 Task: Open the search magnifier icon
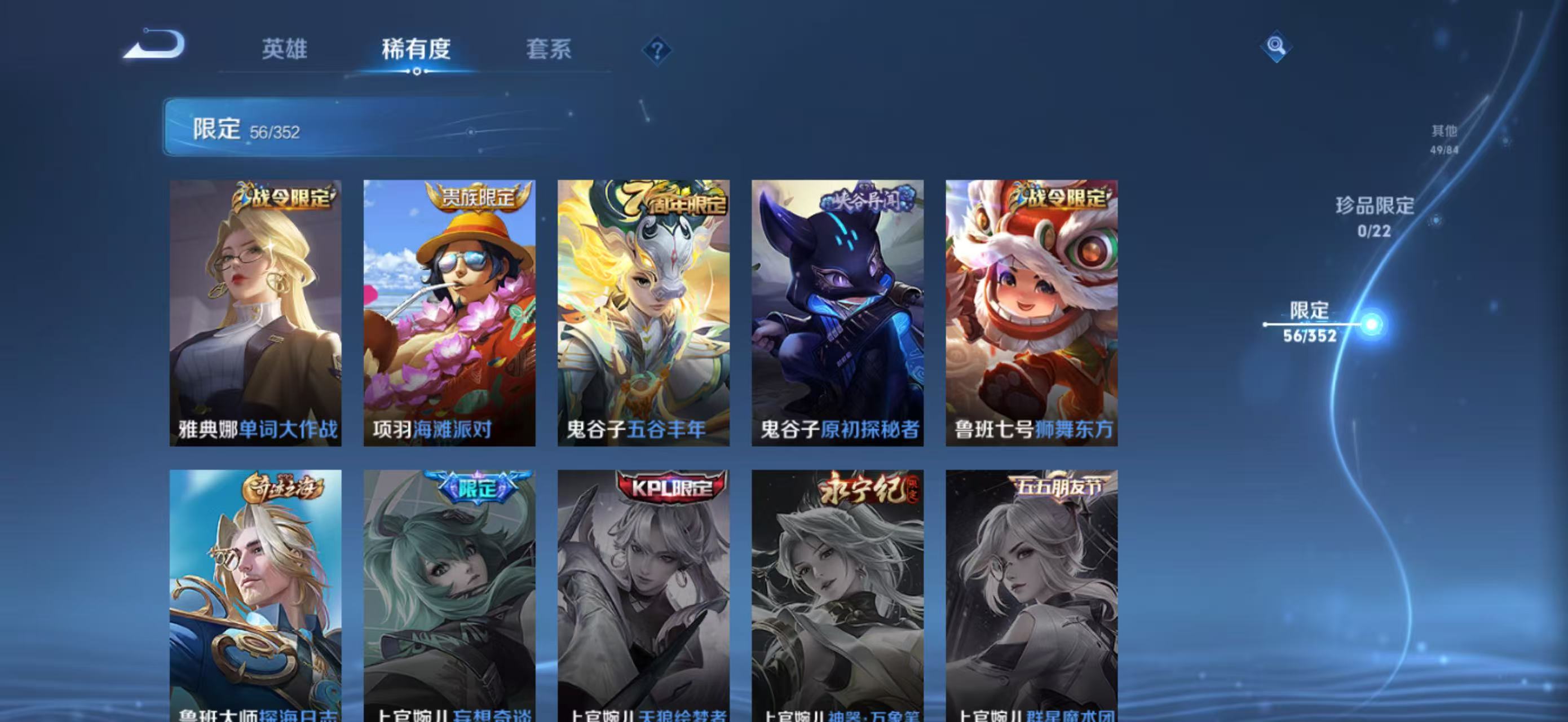[1276, 45]
